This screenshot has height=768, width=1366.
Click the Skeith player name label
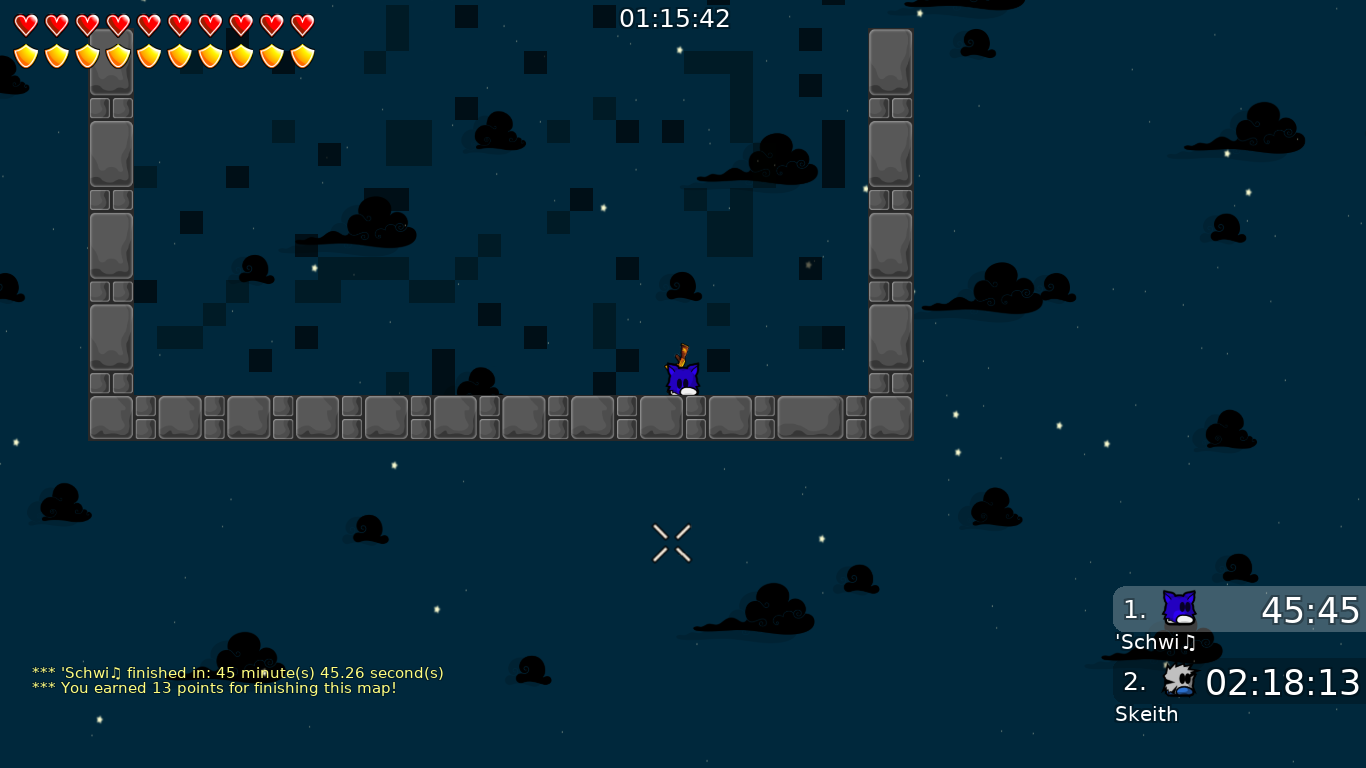coord(1145,715)
